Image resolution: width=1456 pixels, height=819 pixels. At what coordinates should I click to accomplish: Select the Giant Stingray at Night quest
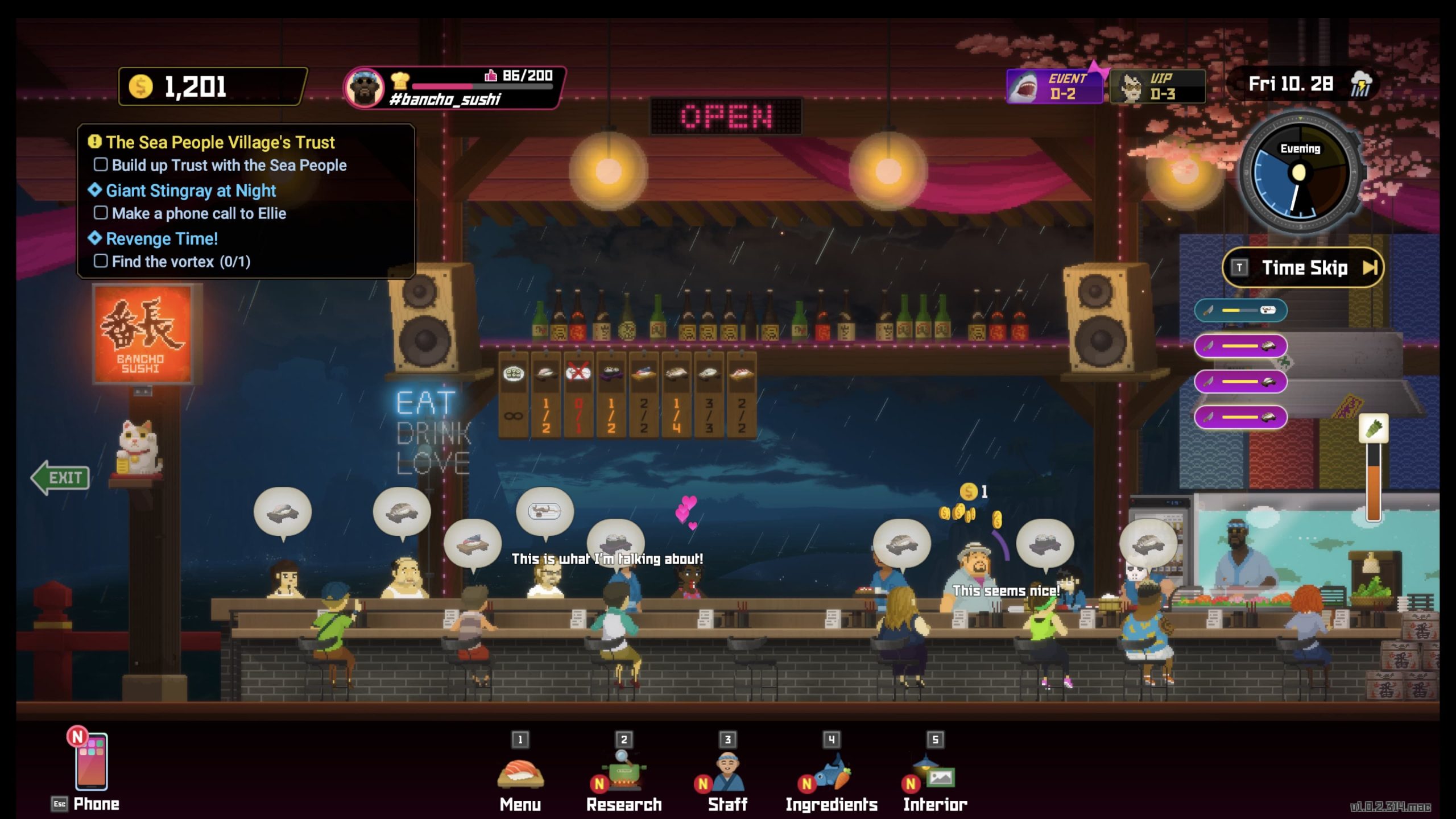tap(191, 191)
